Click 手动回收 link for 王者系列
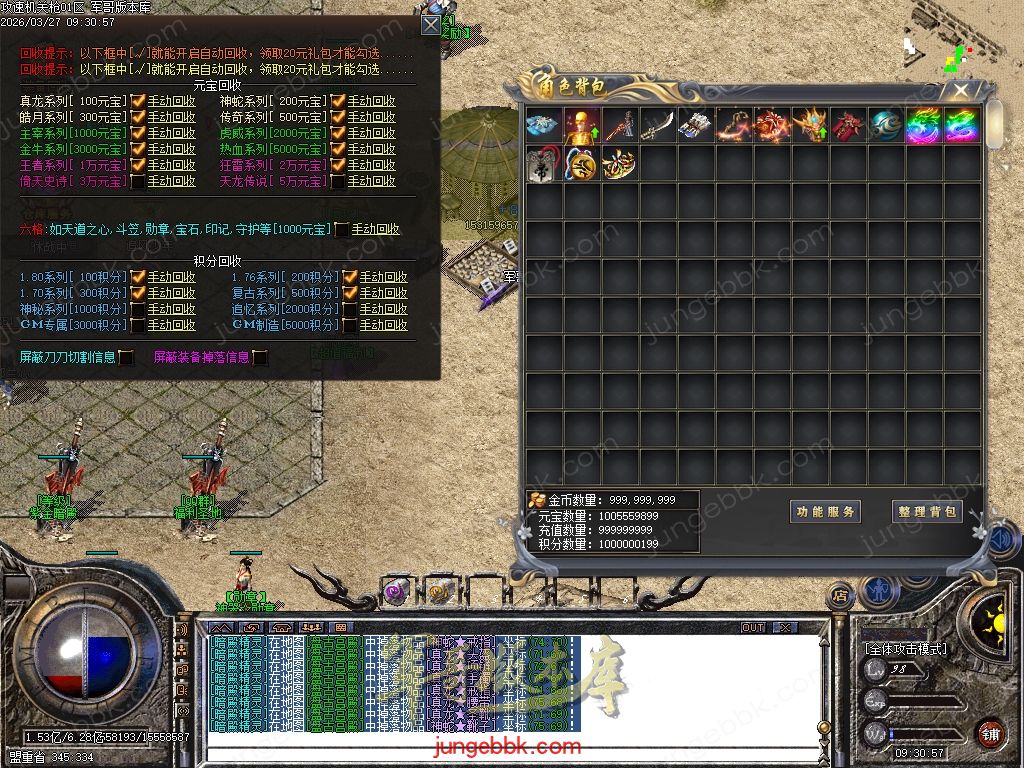 point(171,165)
